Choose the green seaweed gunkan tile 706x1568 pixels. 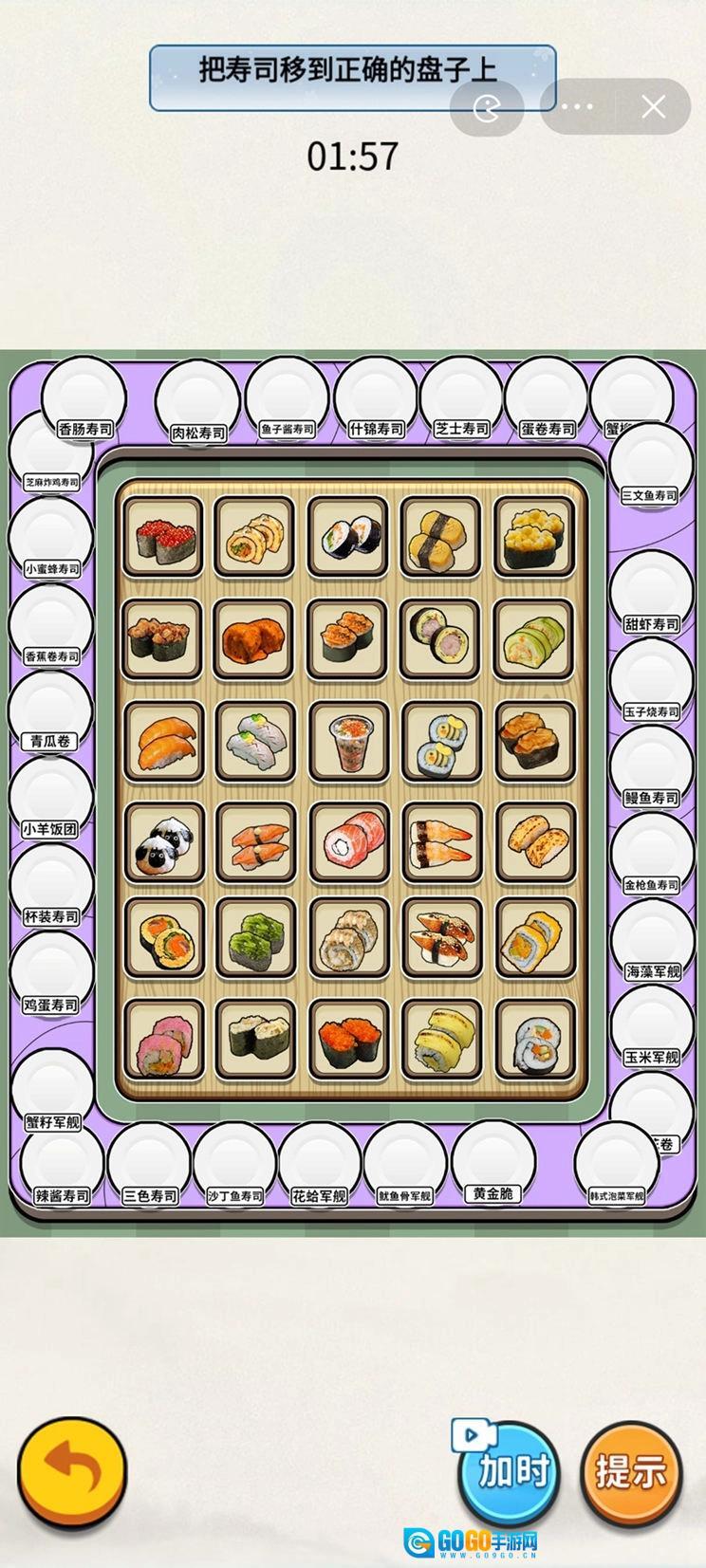tap(256, 937)
